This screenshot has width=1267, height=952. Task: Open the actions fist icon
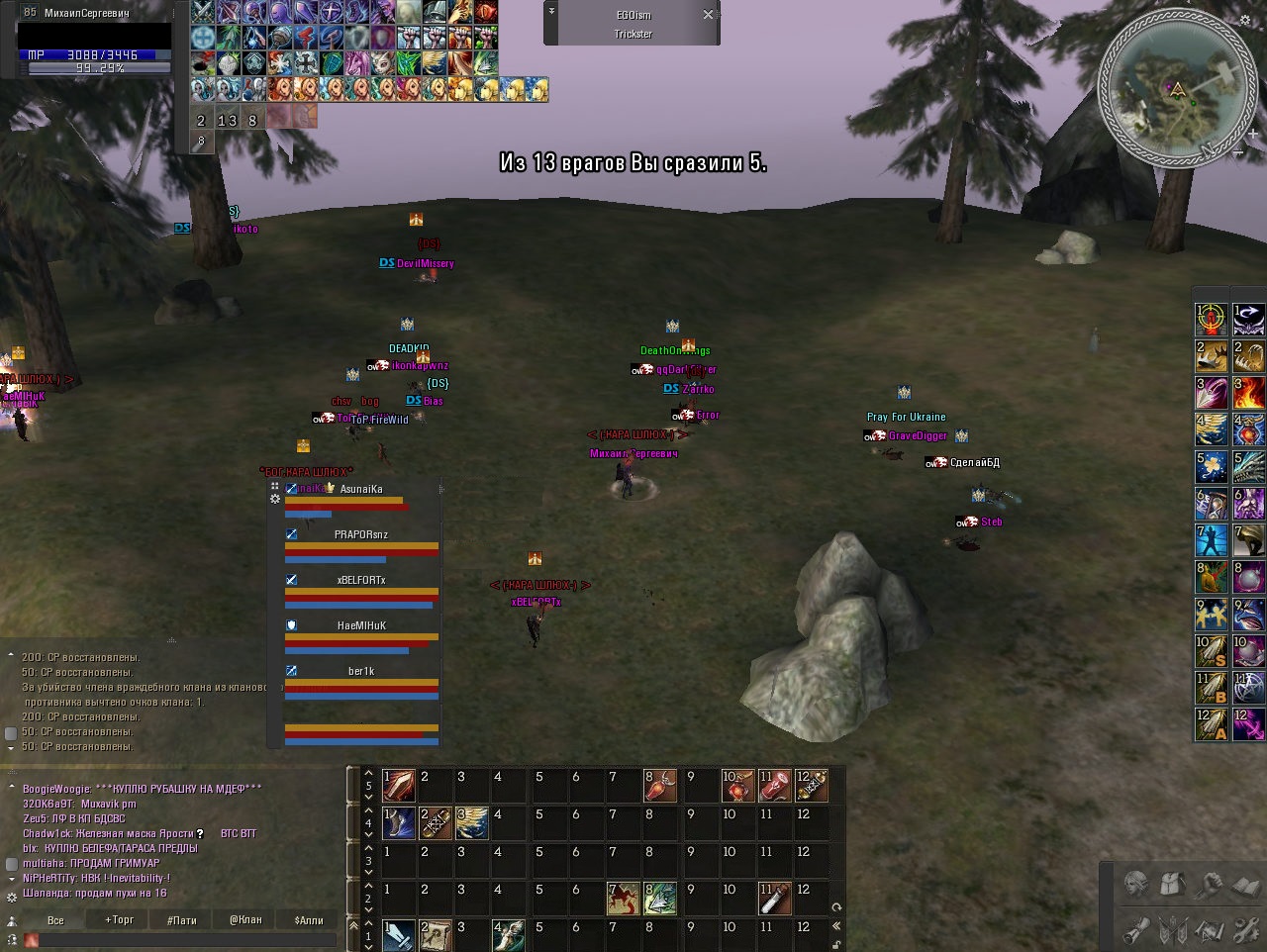(1210, 884)
